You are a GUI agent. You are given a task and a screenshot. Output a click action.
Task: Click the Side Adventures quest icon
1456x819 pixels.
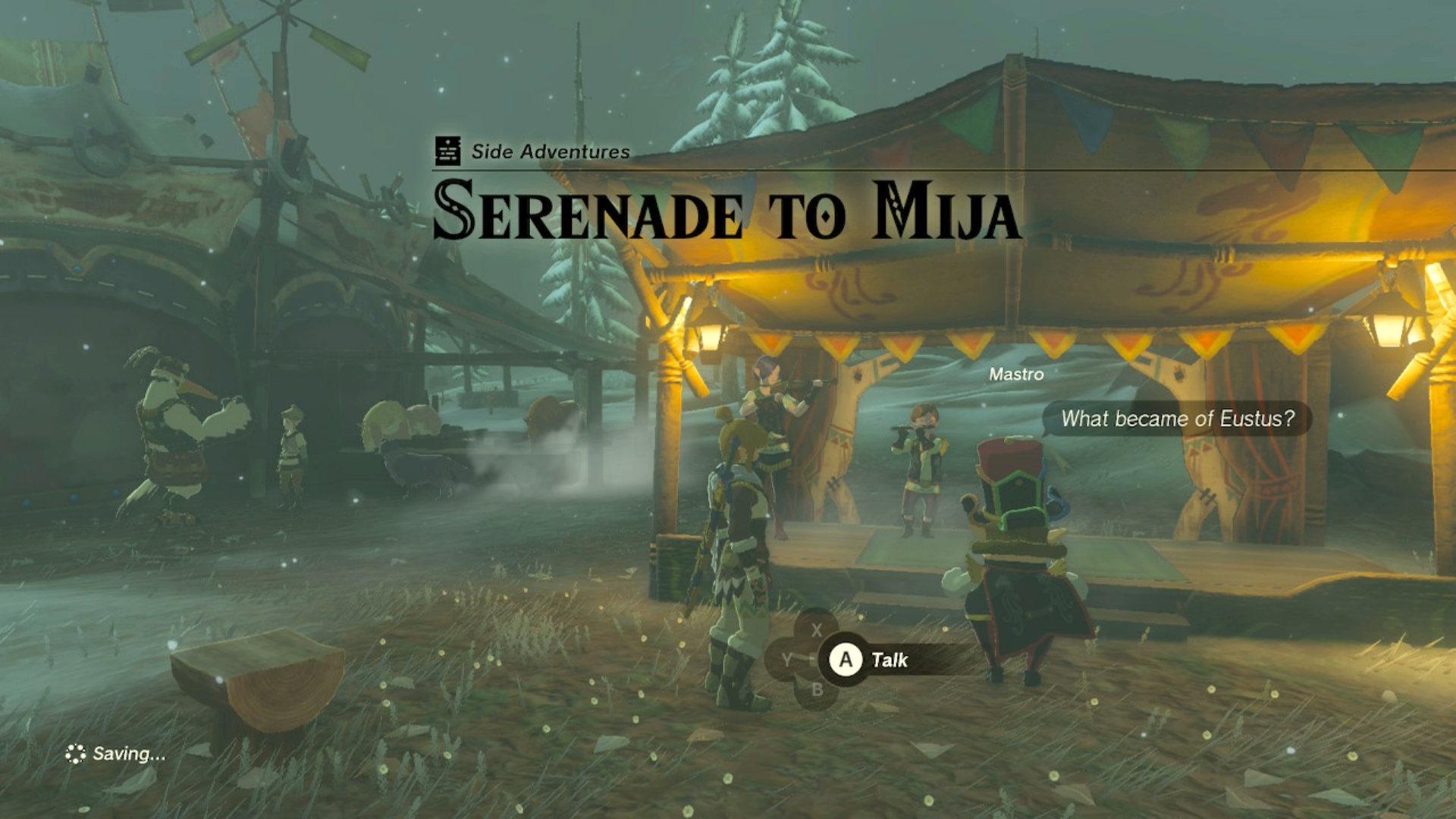tap(447, 149)
